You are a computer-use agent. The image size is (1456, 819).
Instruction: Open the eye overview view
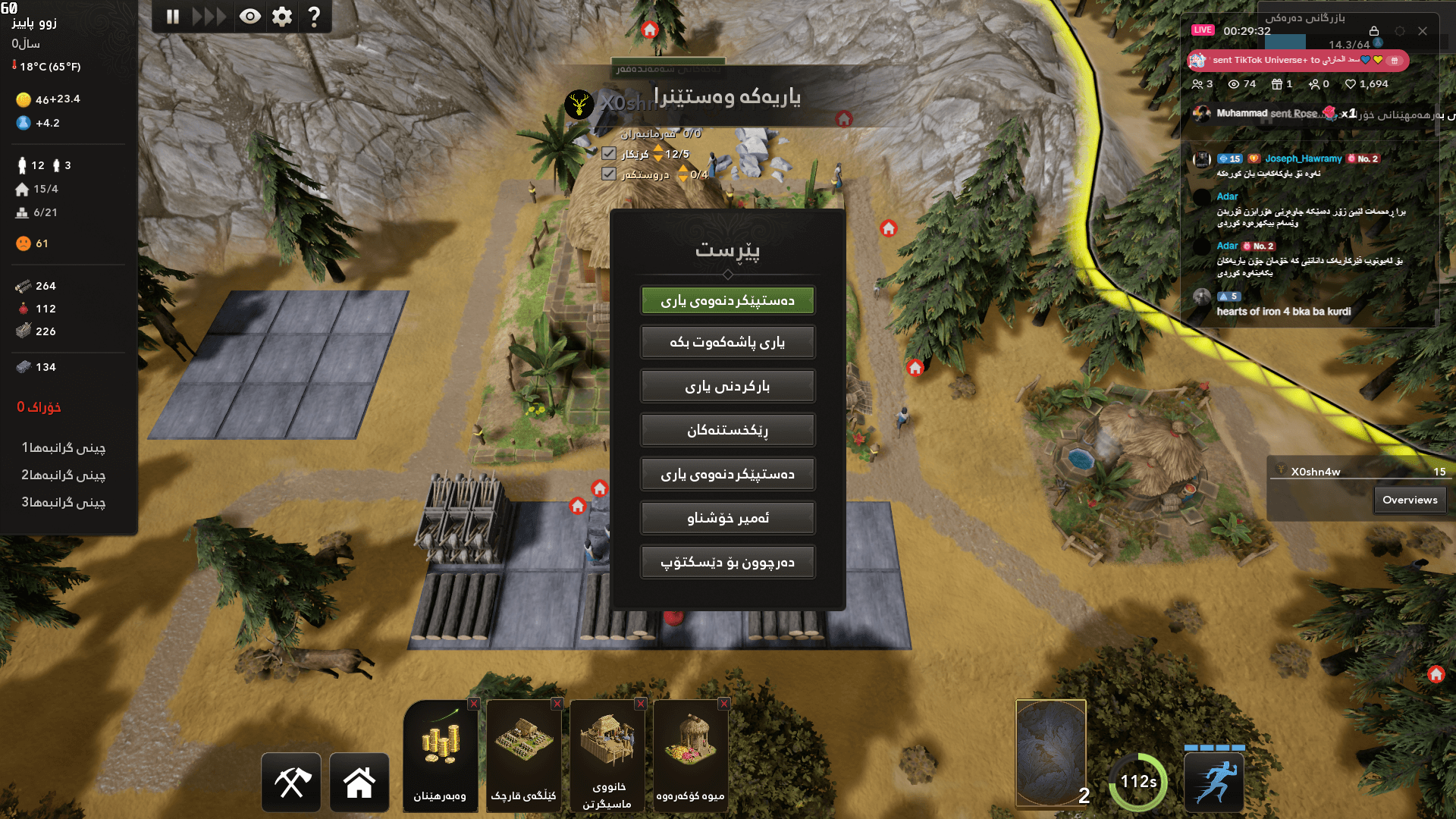(250, 15)
